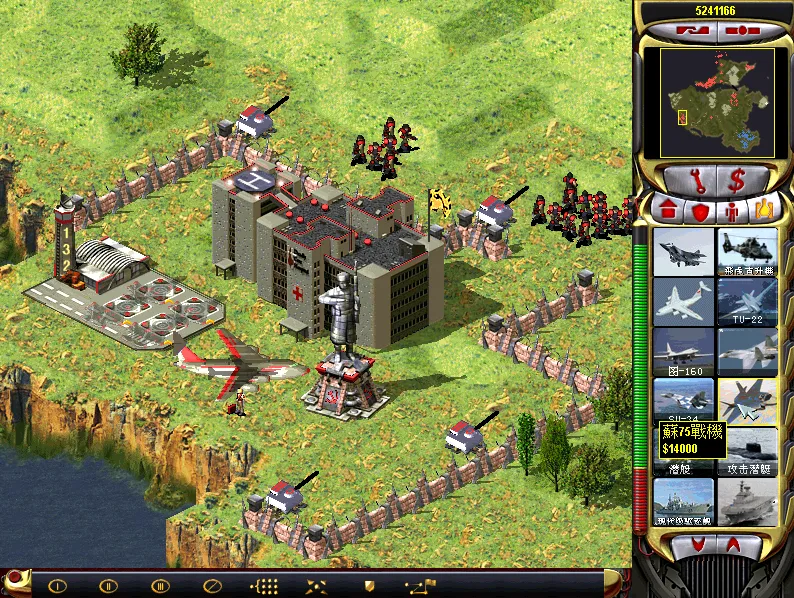
Task: Select control group III button
Action: tap(160, 585)
